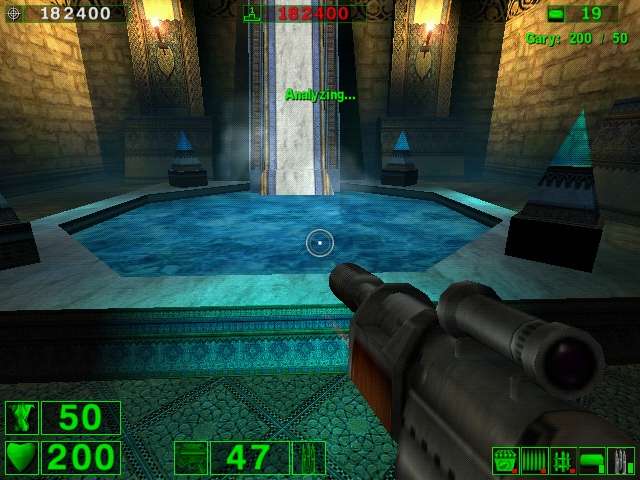Viewport: 640px width, 480px height.
Task: Select the sniper rifle weapon icon
Action: click(191, 458)
